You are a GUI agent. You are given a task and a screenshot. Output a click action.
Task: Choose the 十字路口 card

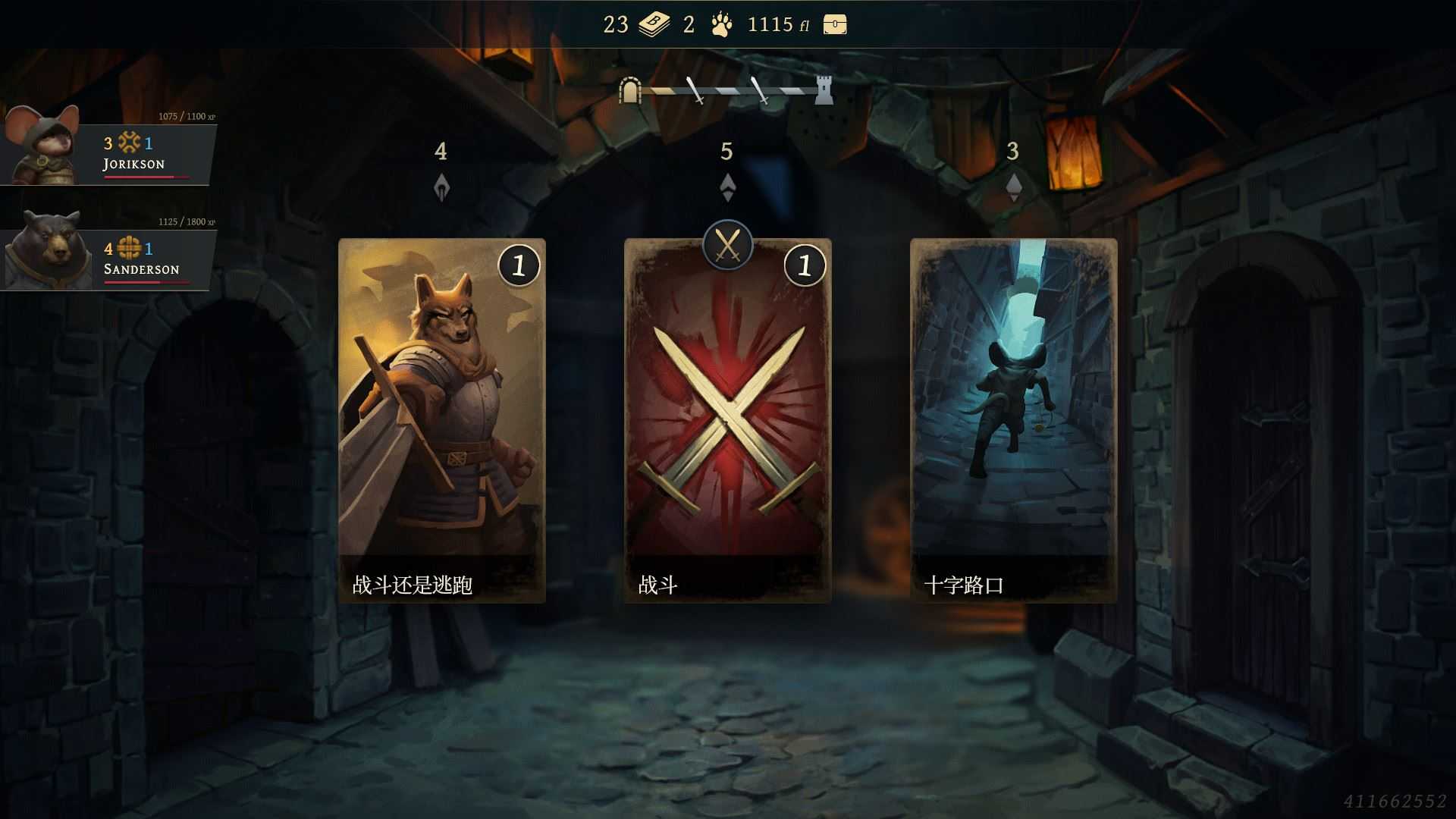[x=1015, y=421]
